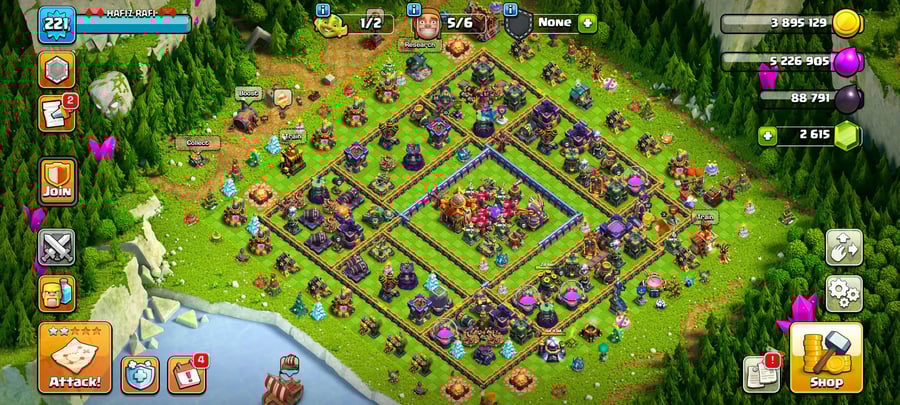Select the goblin builder counter showing 1/2
The image size is (900, 405).
[358, 22]
